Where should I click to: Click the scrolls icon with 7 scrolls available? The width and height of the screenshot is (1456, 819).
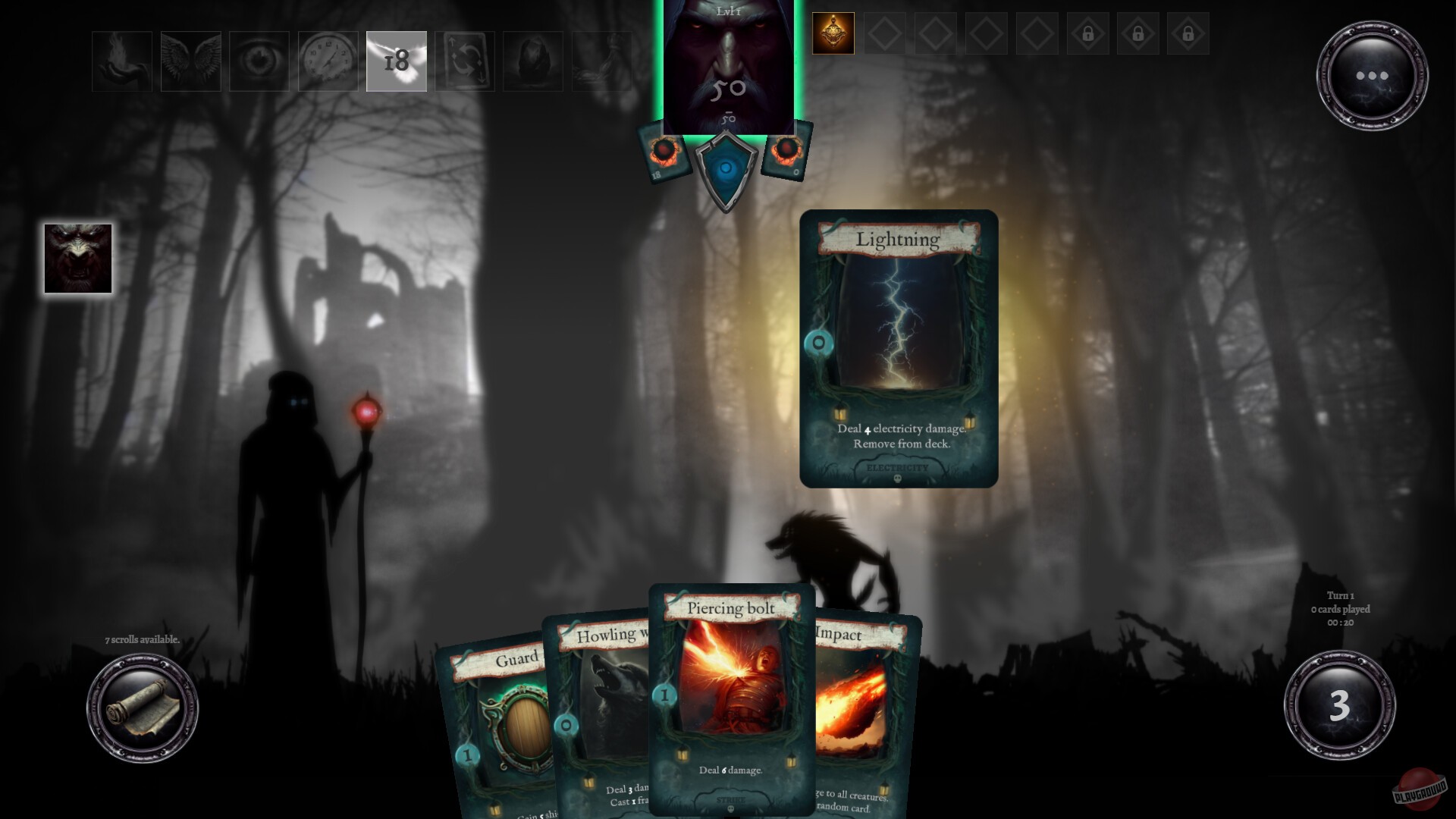143,705
